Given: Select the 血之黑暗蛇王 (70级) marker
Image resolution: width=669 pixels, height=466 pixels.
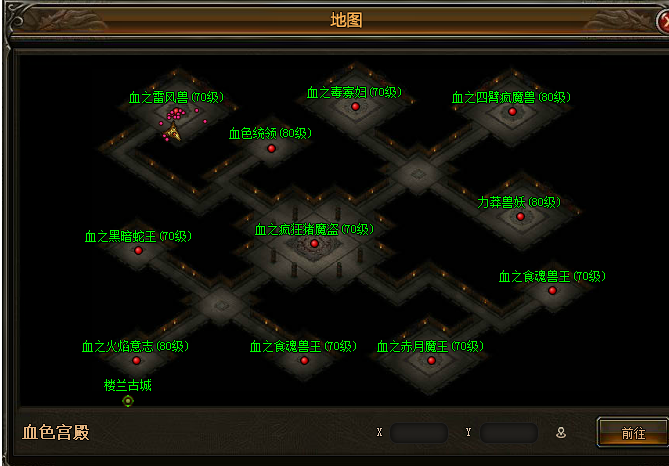Looking at the screenshot, I should (138, 250).
